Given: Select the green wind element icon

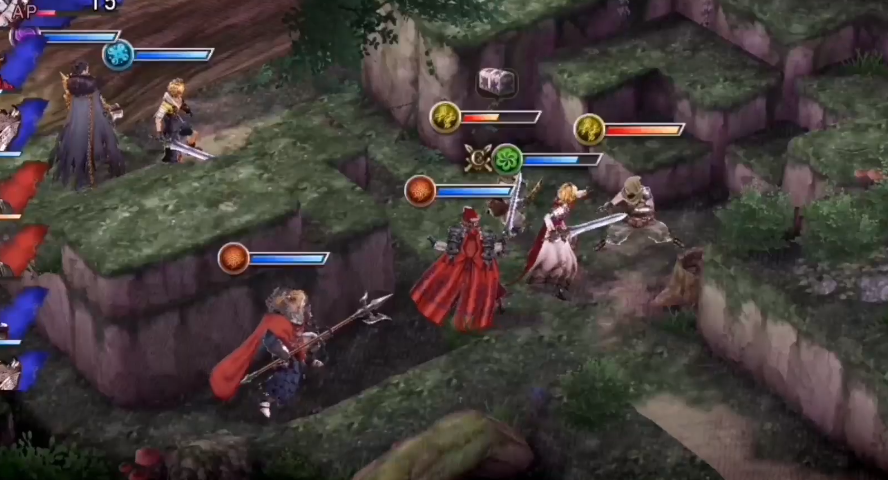Looking at the screenshot, I should [508, 158].
